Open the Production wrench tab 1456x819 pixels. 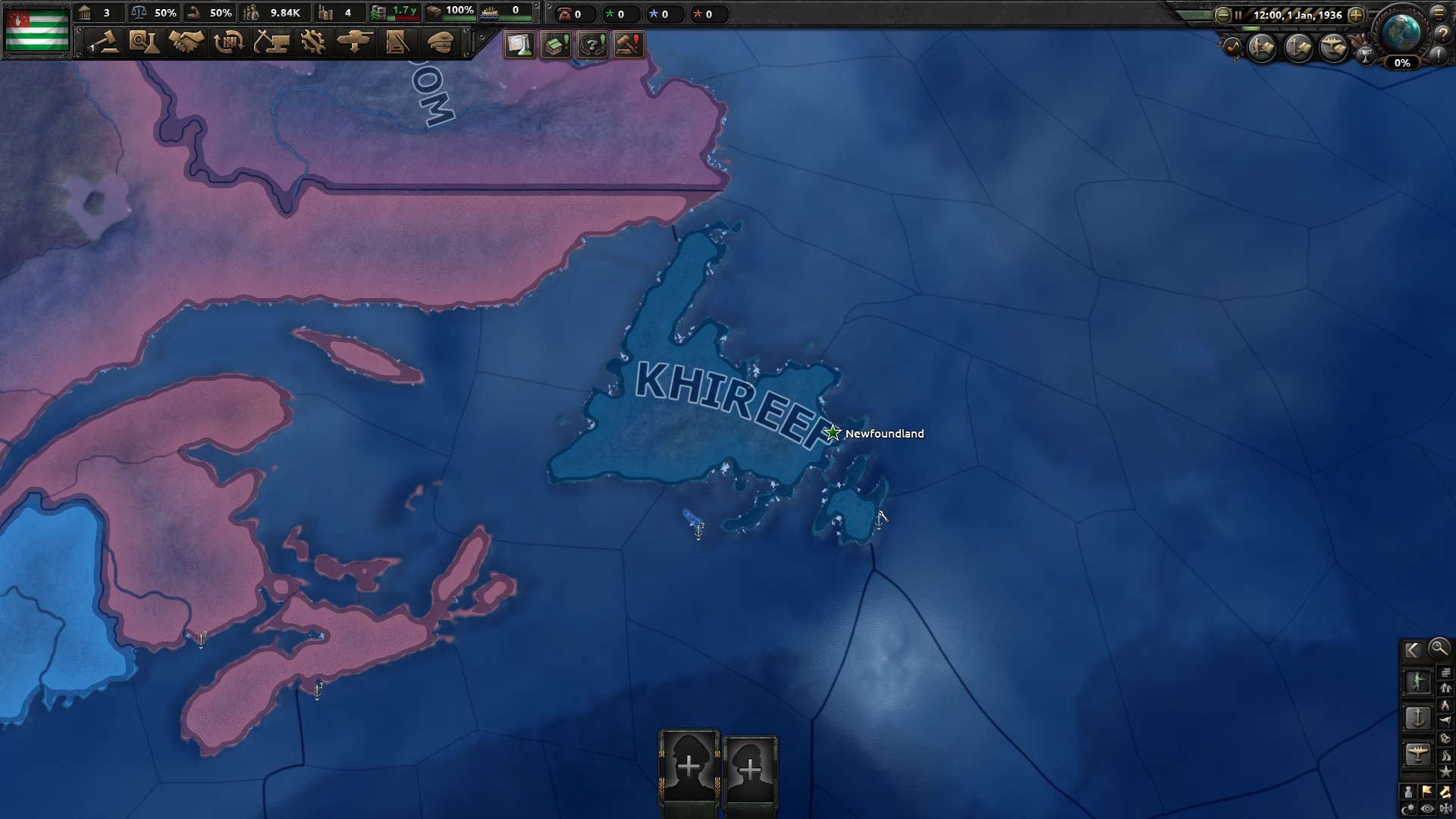pos(312,43)
